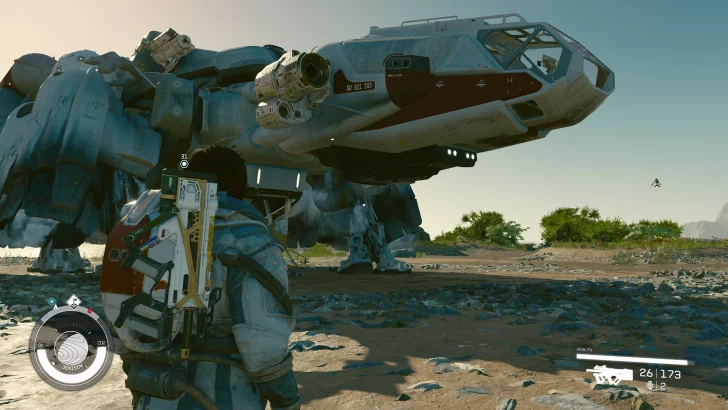Screen dimensions: 728x410
Task: Select the equipped rifle weapon icon
Action: pyautogui.click(x=608, y=375)
